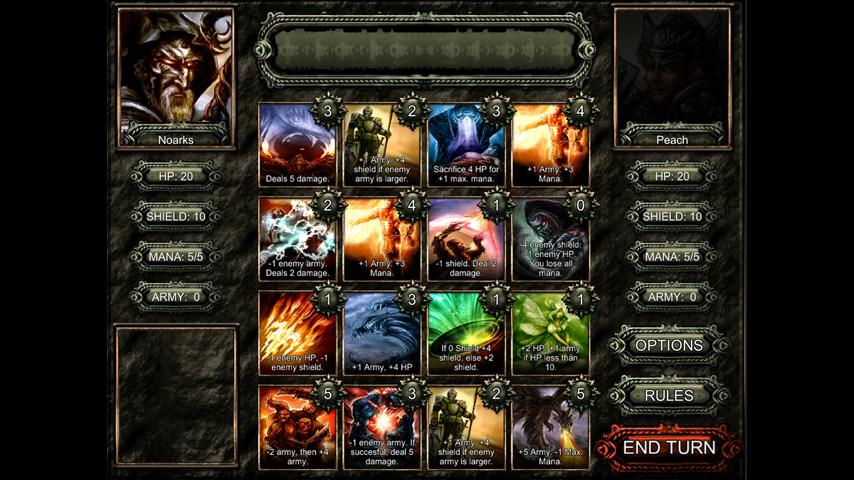Open the Options menu
854x480 pixels.
tap(669, 345)
